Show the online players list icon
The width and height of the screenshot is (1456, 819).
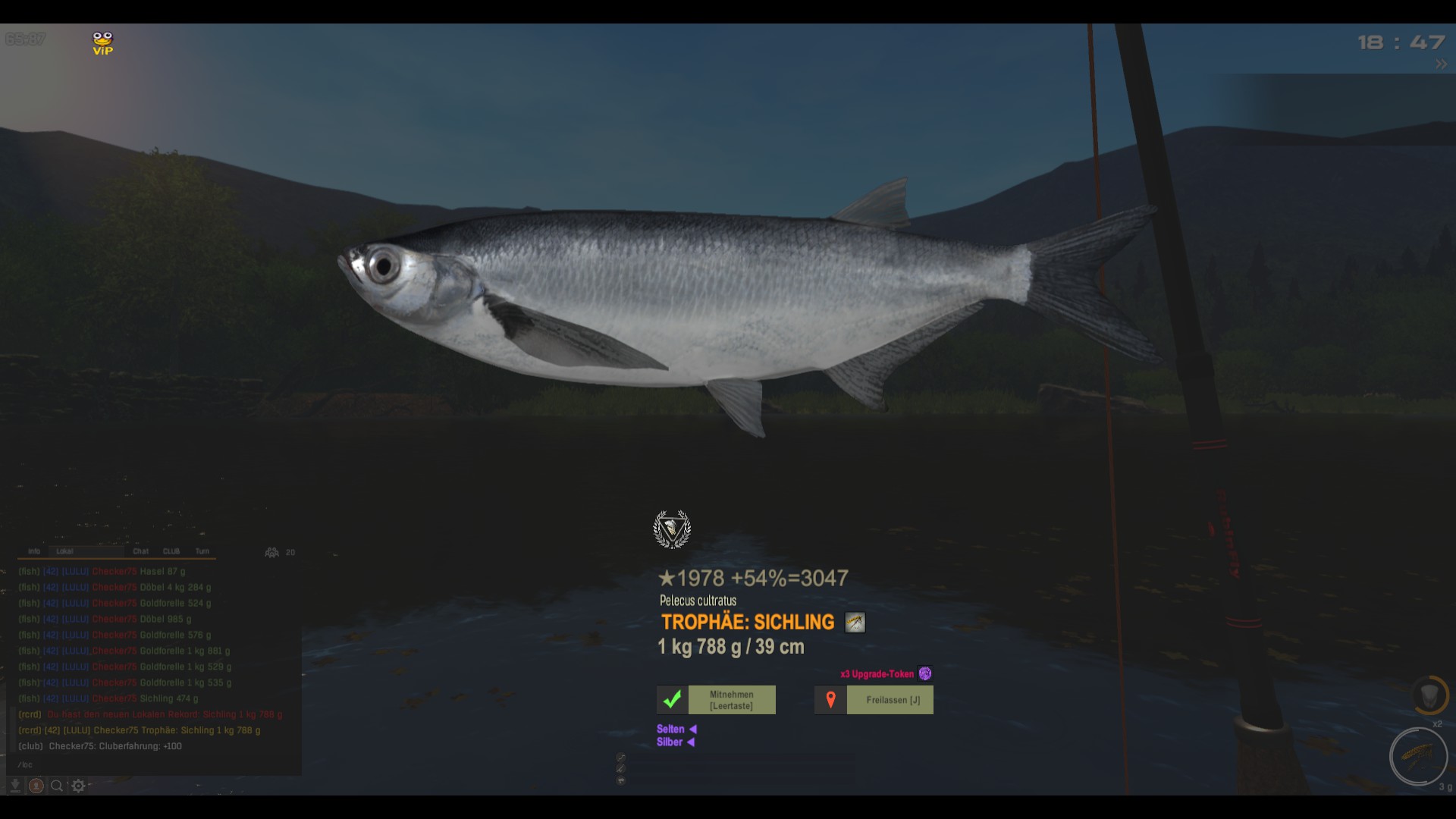point(271,552)
